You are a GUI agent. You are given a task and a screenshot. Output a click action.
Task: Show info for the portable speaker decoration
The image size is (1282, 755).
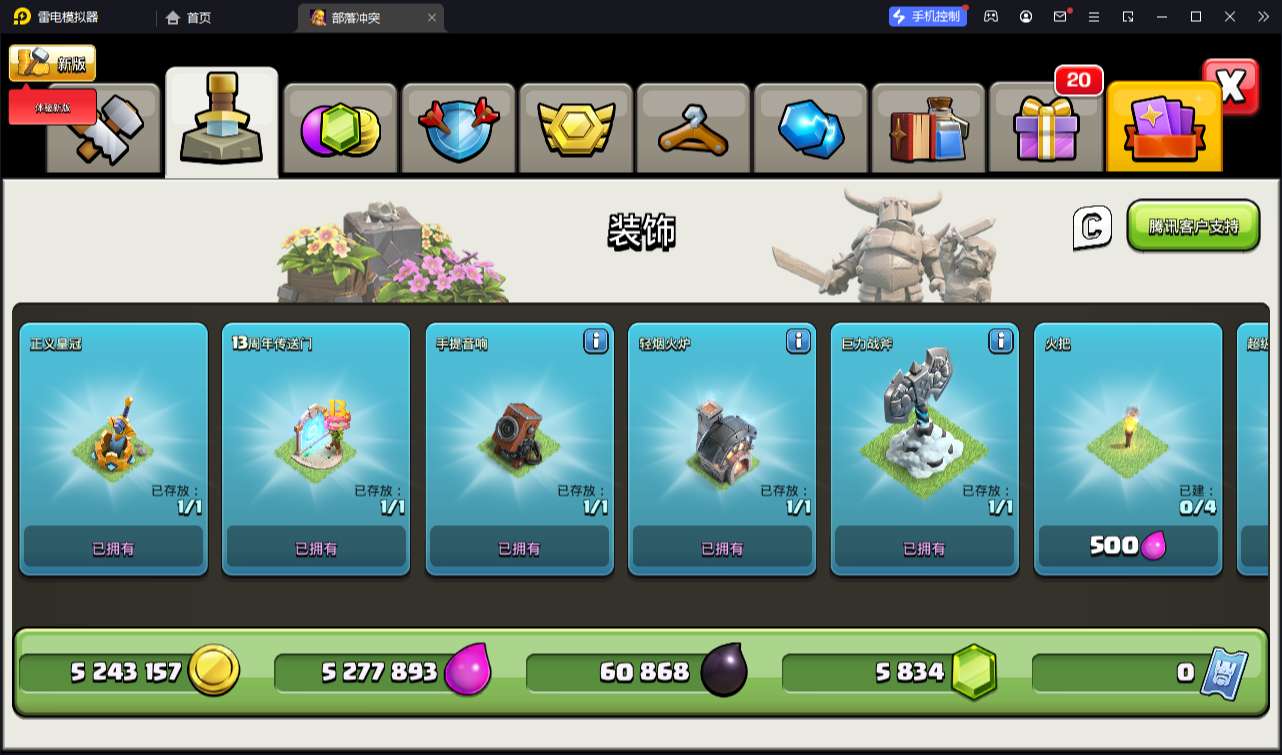tap(595, 342)
